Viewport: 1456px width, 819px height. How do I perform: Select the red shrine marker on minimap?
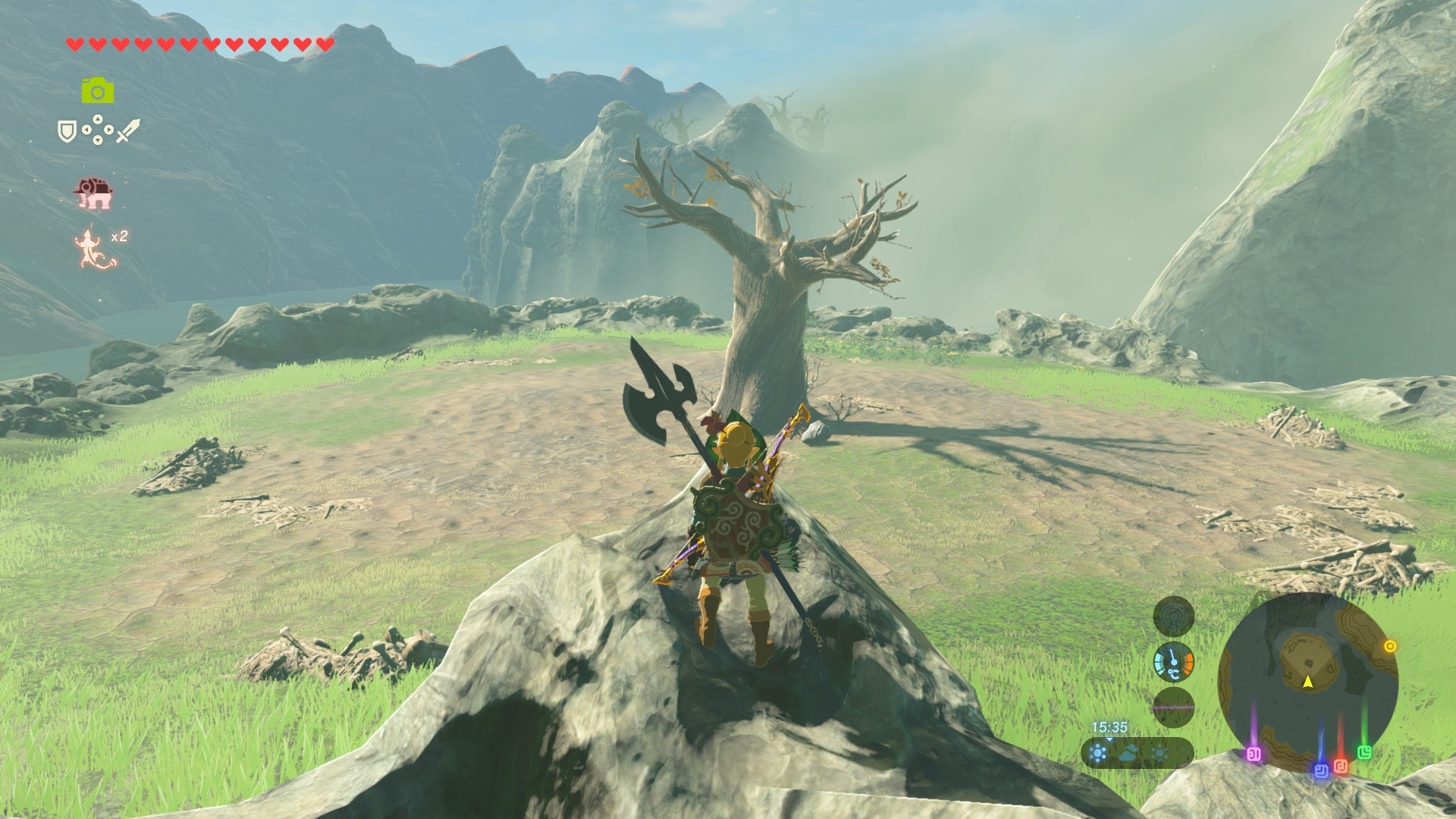coord(1341,766)
